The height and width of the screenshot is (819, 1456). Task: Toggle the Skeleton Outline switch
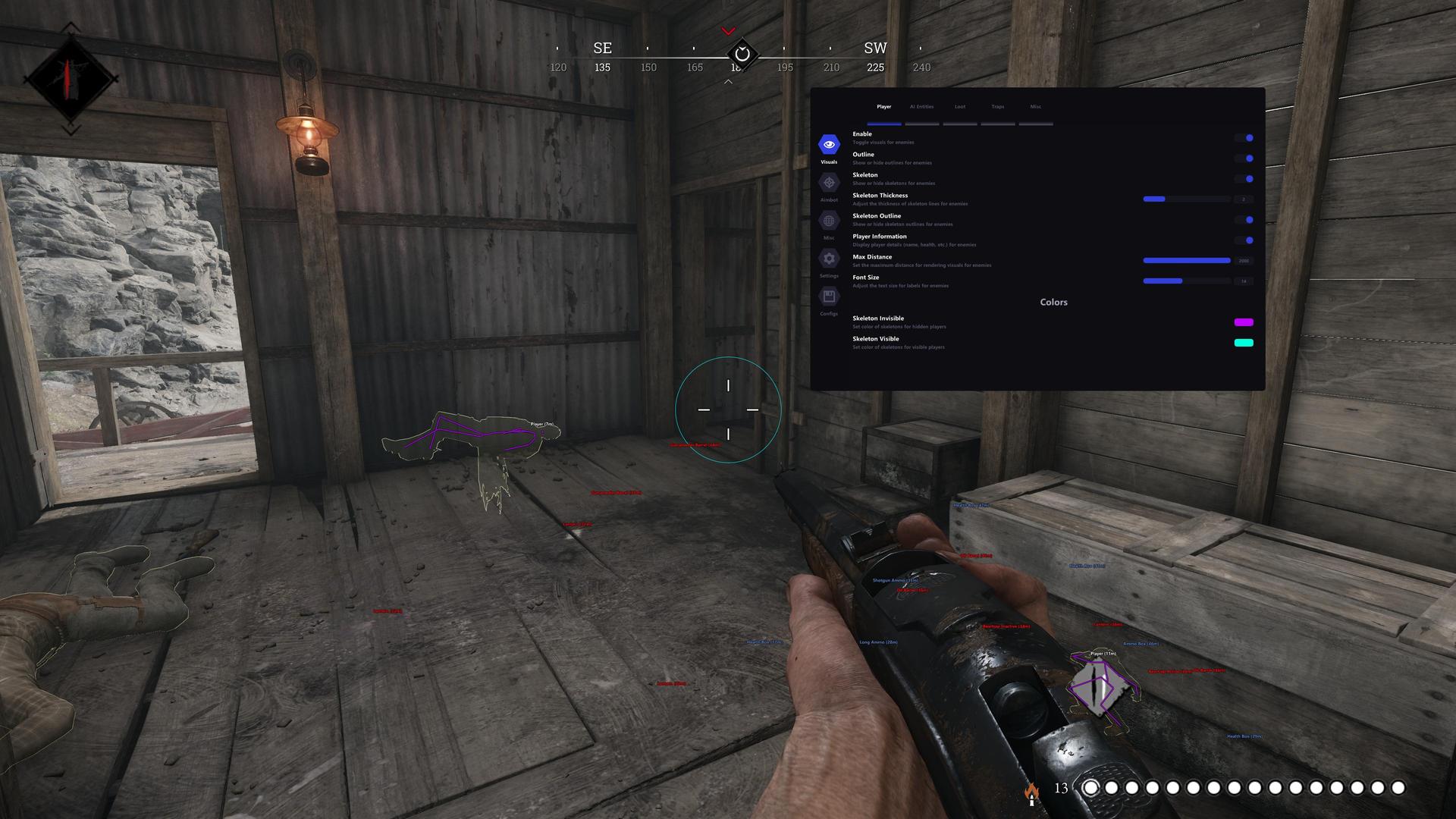coord(1244,220)
